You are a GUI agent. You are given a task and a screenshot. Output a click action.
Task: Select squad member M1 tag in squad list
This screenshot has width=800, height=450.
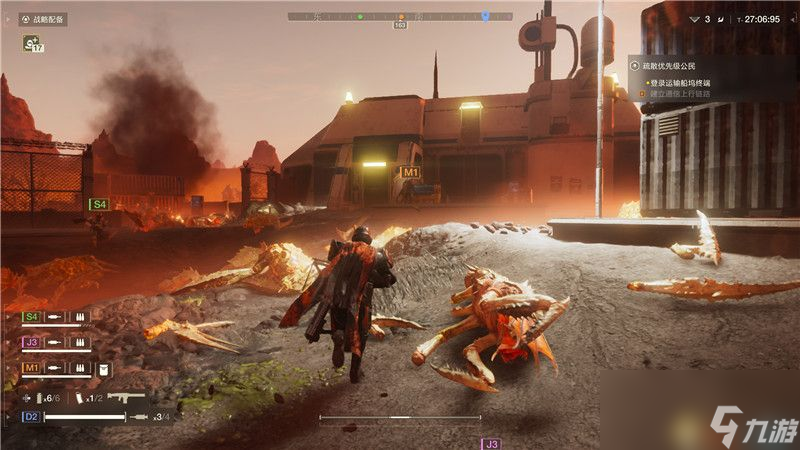[x=32, y=369]
